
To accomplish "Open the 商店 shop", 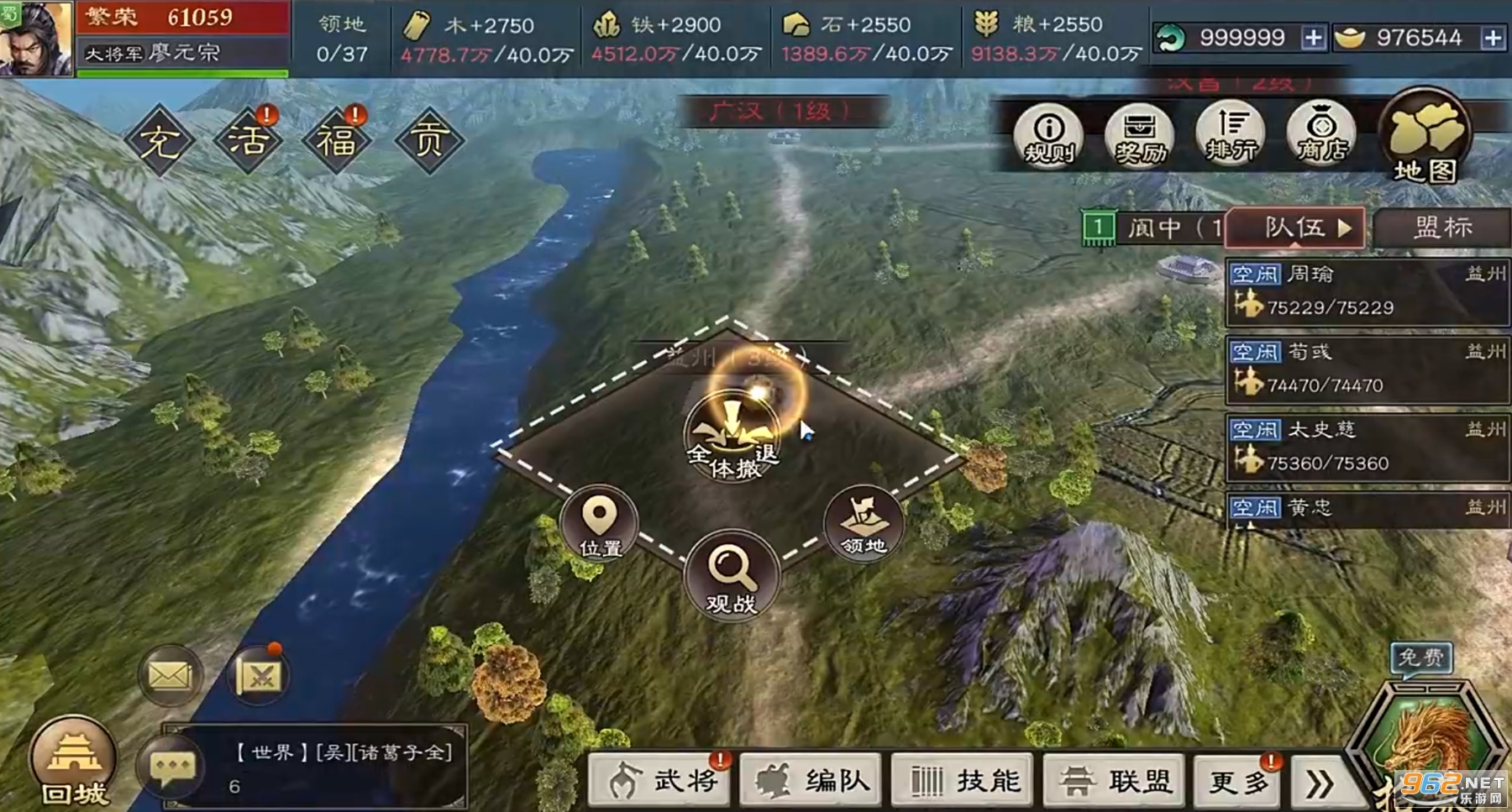I will pos(1321,134).
